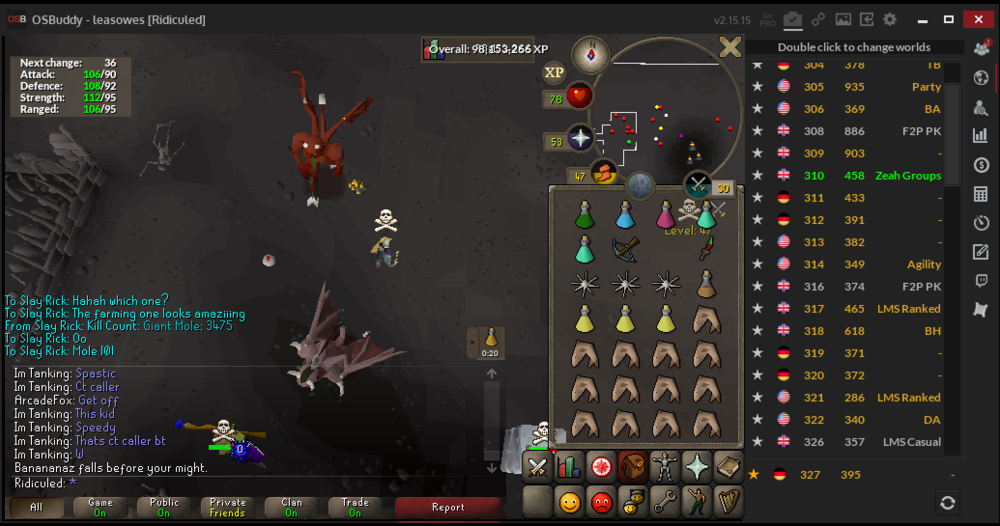Select world 310 Zeah Groups row
This screenshot has height=526, width=1000.
(x=850, y=176)
